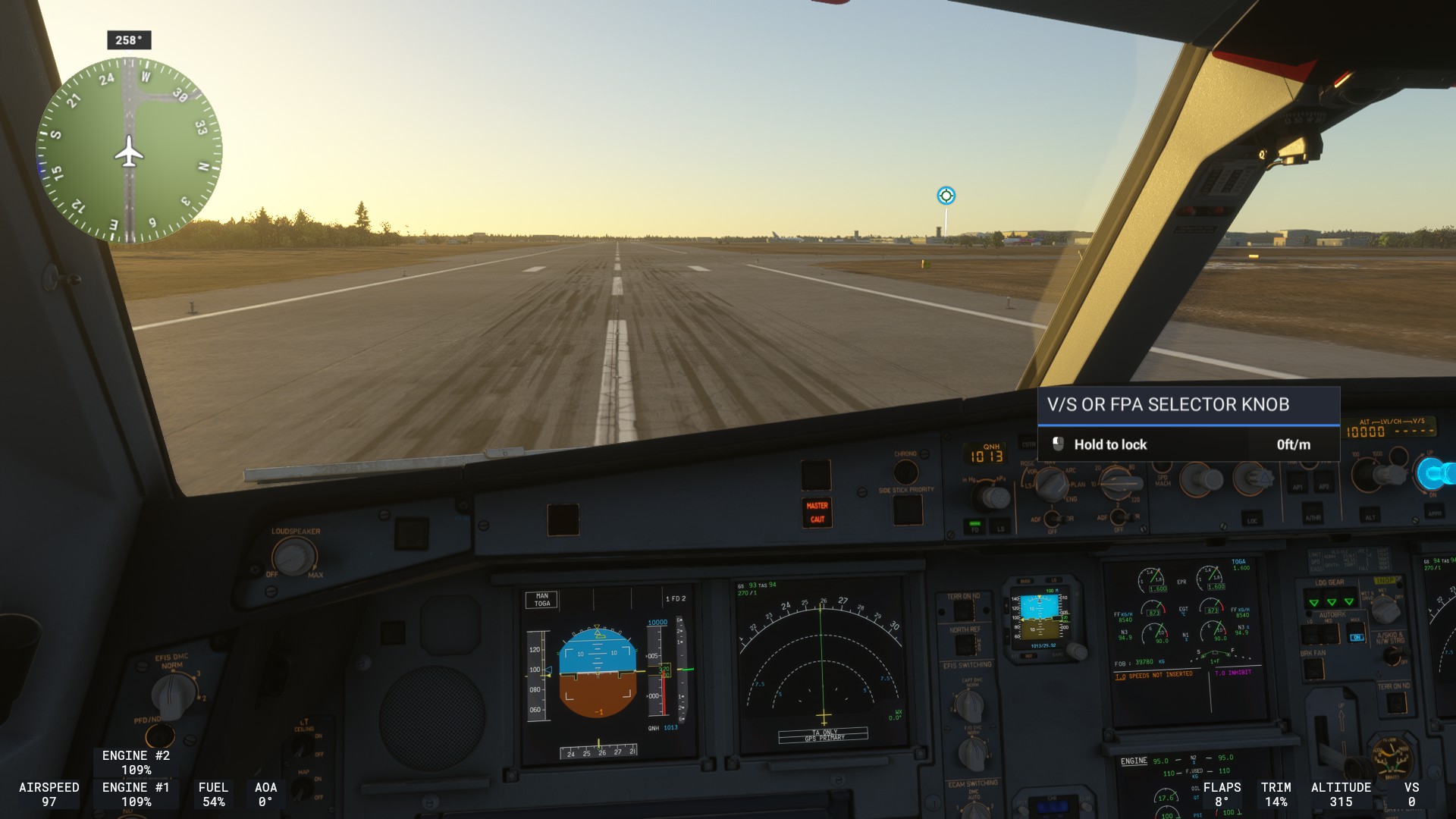
Task: Click the CHRONO button on the glareshield
Action: [905, 472]
